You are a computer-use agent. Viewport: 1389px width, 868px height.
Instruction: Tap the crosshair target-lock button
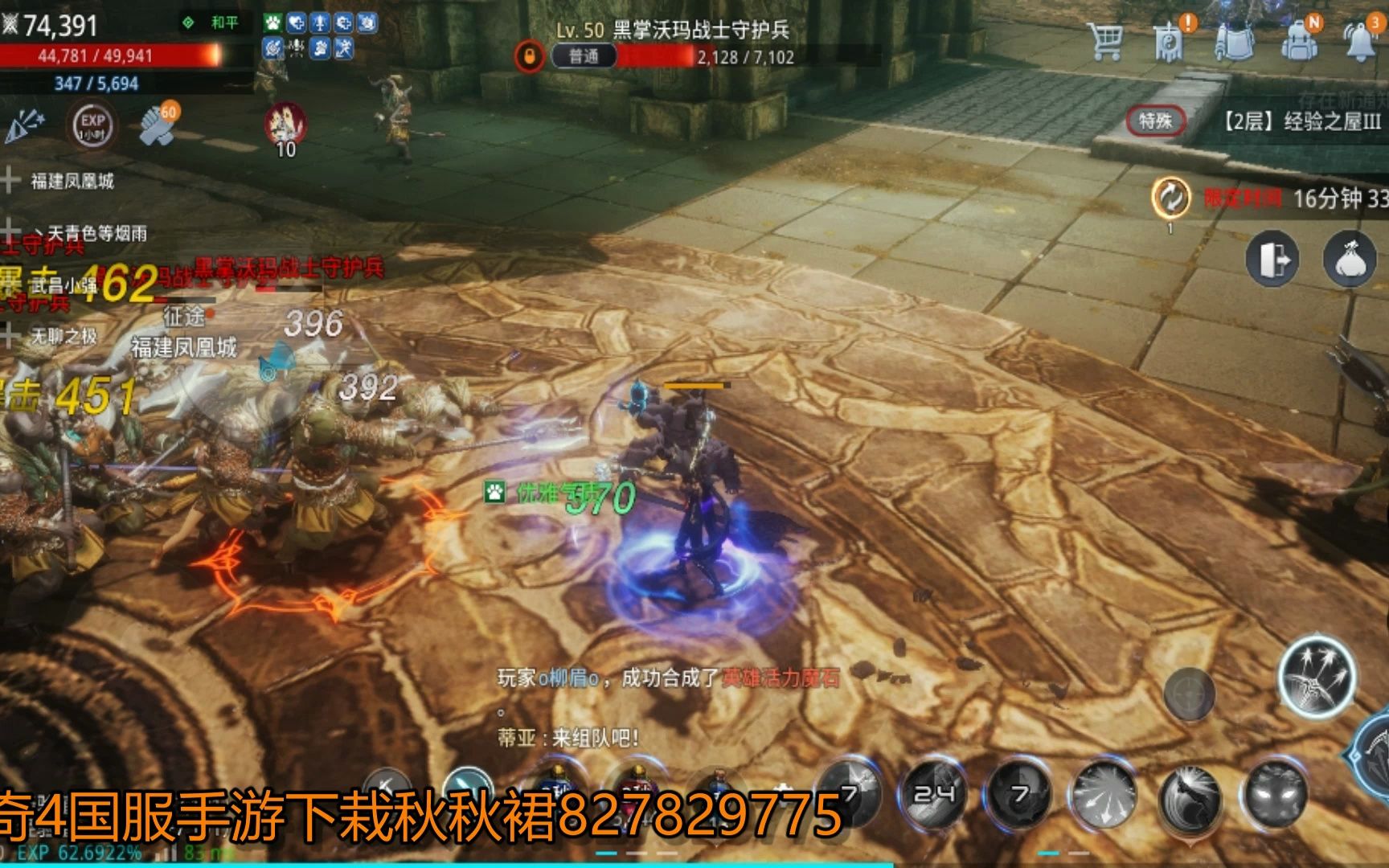pyautogui.click(x=1190, y=693)
